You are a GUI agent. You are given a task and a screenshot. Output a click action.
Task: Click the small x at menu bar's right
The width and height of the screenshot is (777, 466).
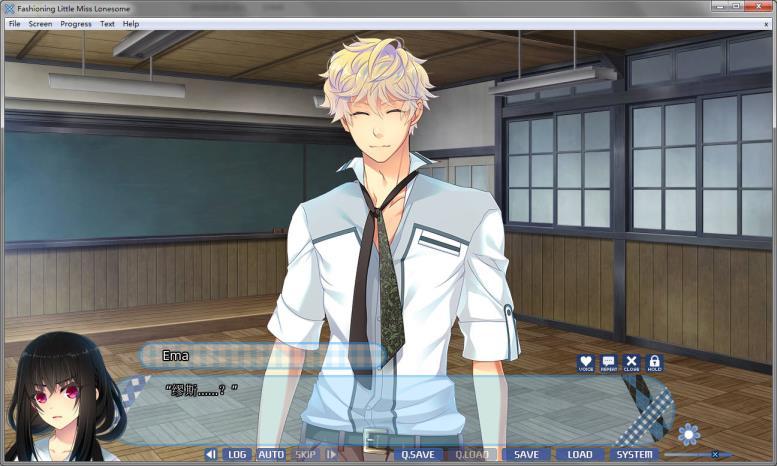point(766,23)
